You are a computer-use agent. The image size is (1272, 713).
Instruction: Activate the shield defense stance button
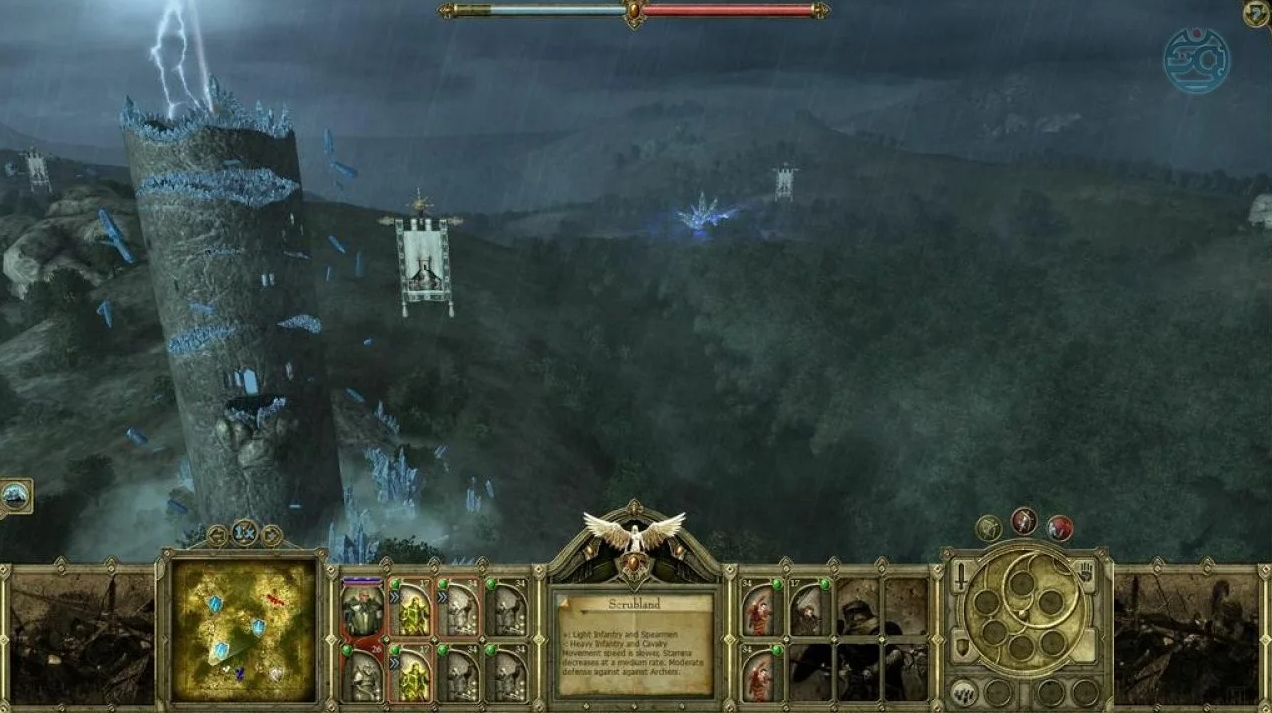(960, 648)
